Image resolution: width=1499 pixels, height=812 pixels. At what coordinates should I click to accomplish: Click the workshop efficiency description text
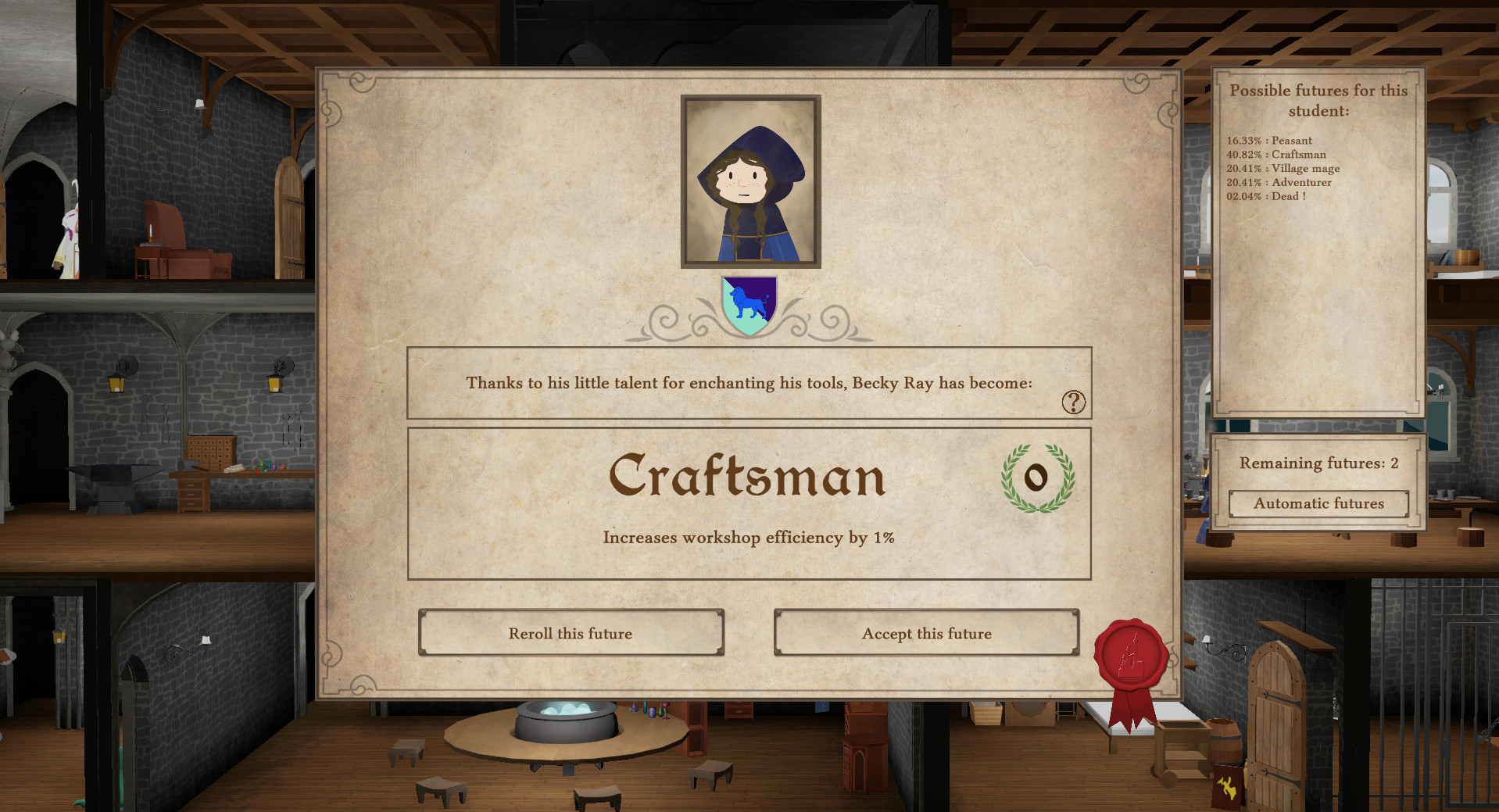748,538
